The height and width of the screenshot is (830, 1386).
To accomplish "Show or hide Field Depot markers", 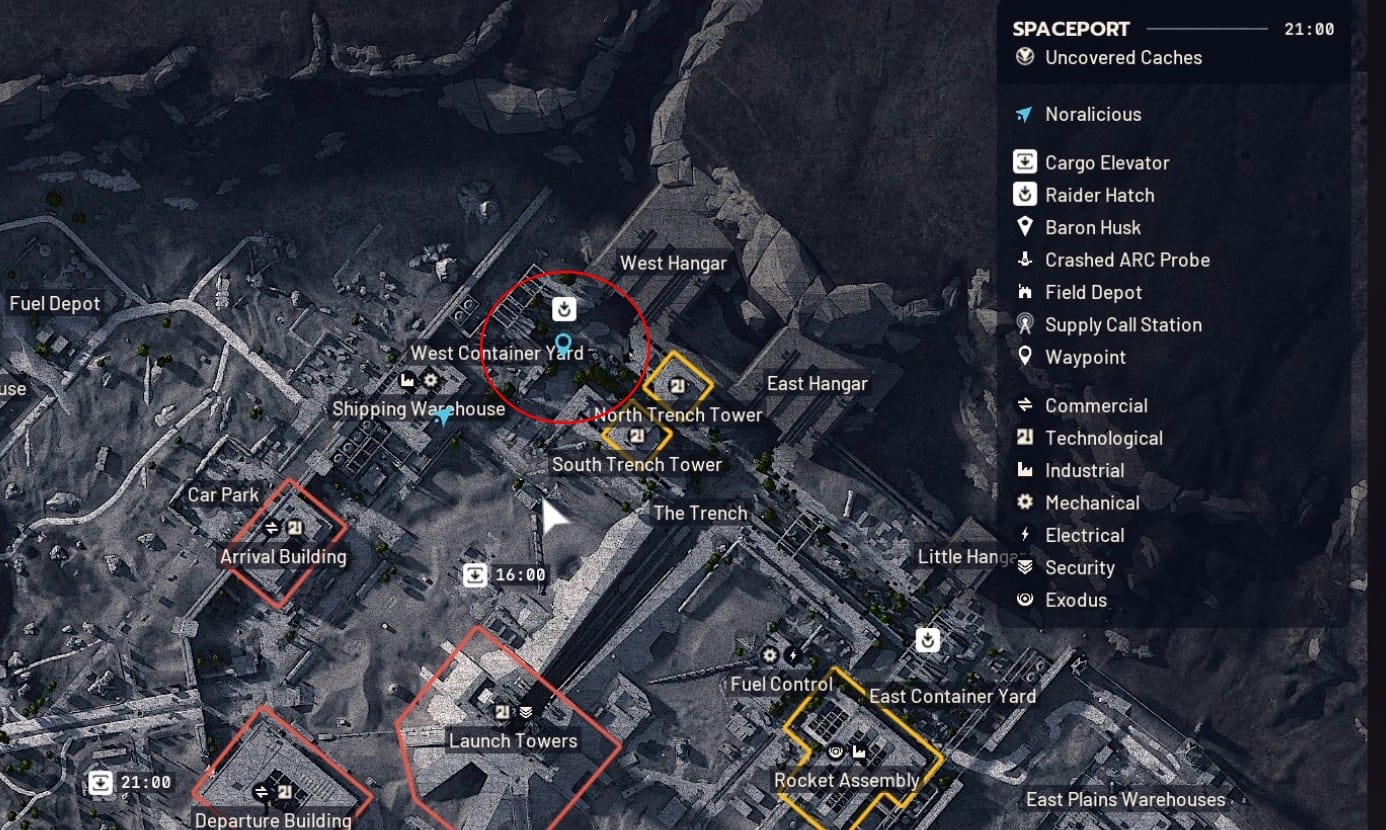I will pos(1093,293).
